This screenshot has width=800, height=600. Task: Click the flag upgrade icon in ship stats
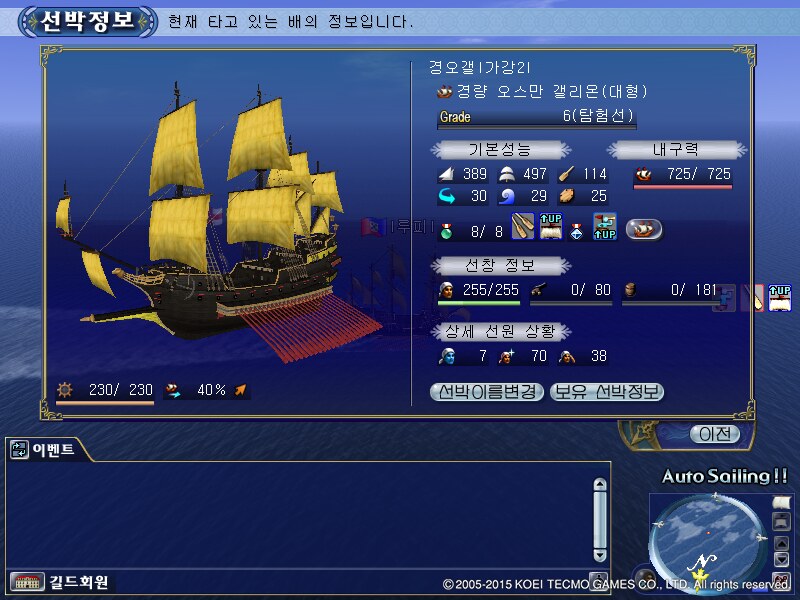603,228
